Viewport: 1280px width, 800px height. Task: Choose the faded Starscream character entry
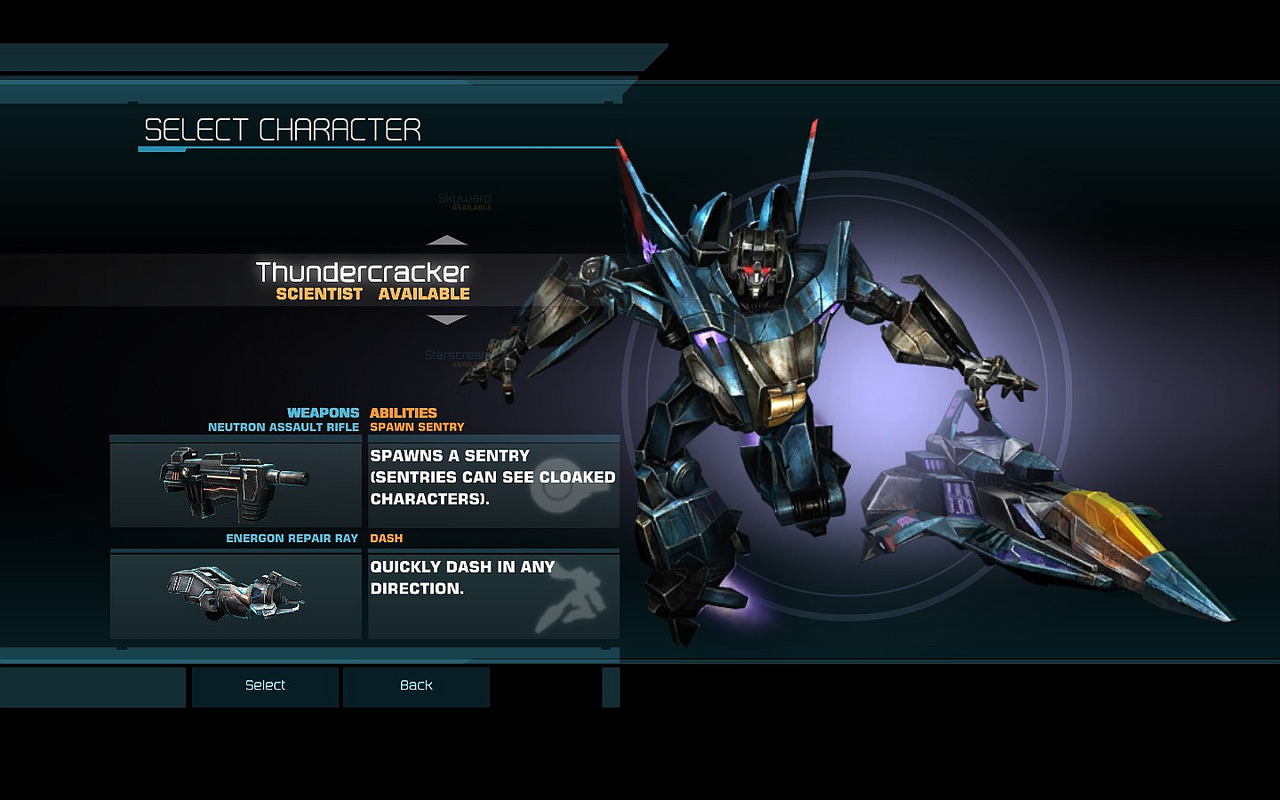click(457, 357)
